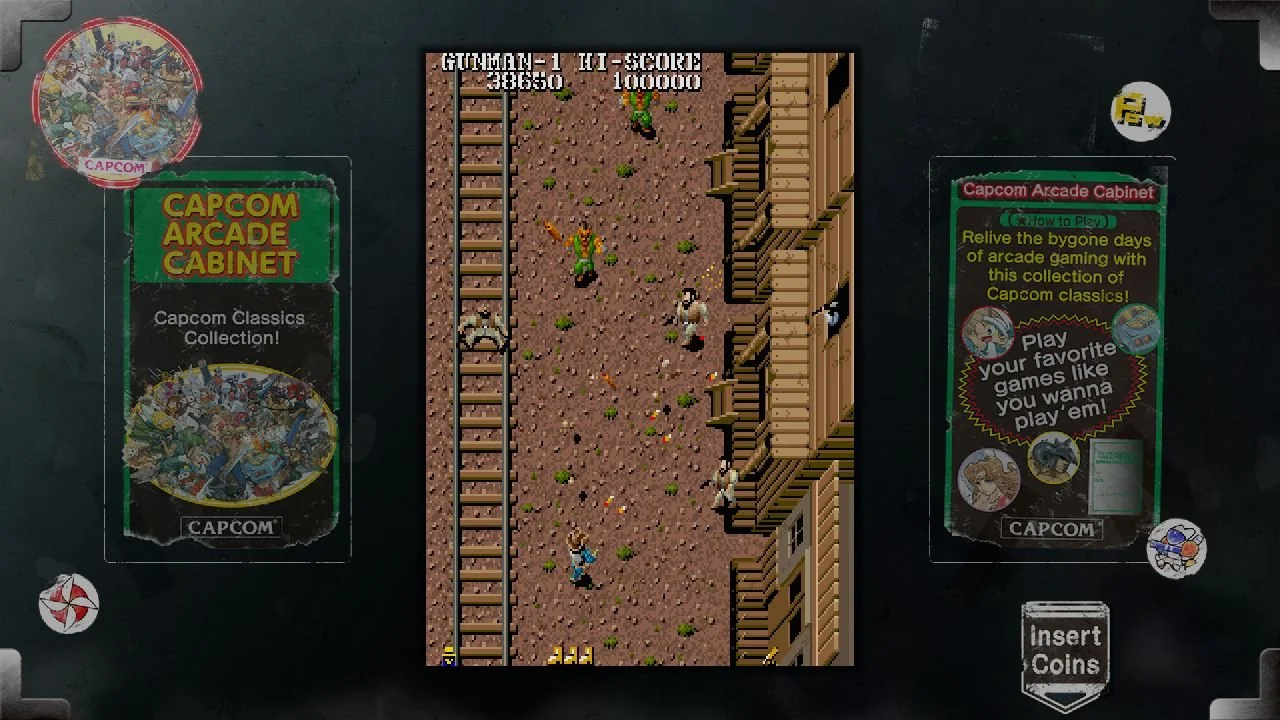Click the blue robot character sticker
The image size is (1280, 720).
(x=1178, y=547)
